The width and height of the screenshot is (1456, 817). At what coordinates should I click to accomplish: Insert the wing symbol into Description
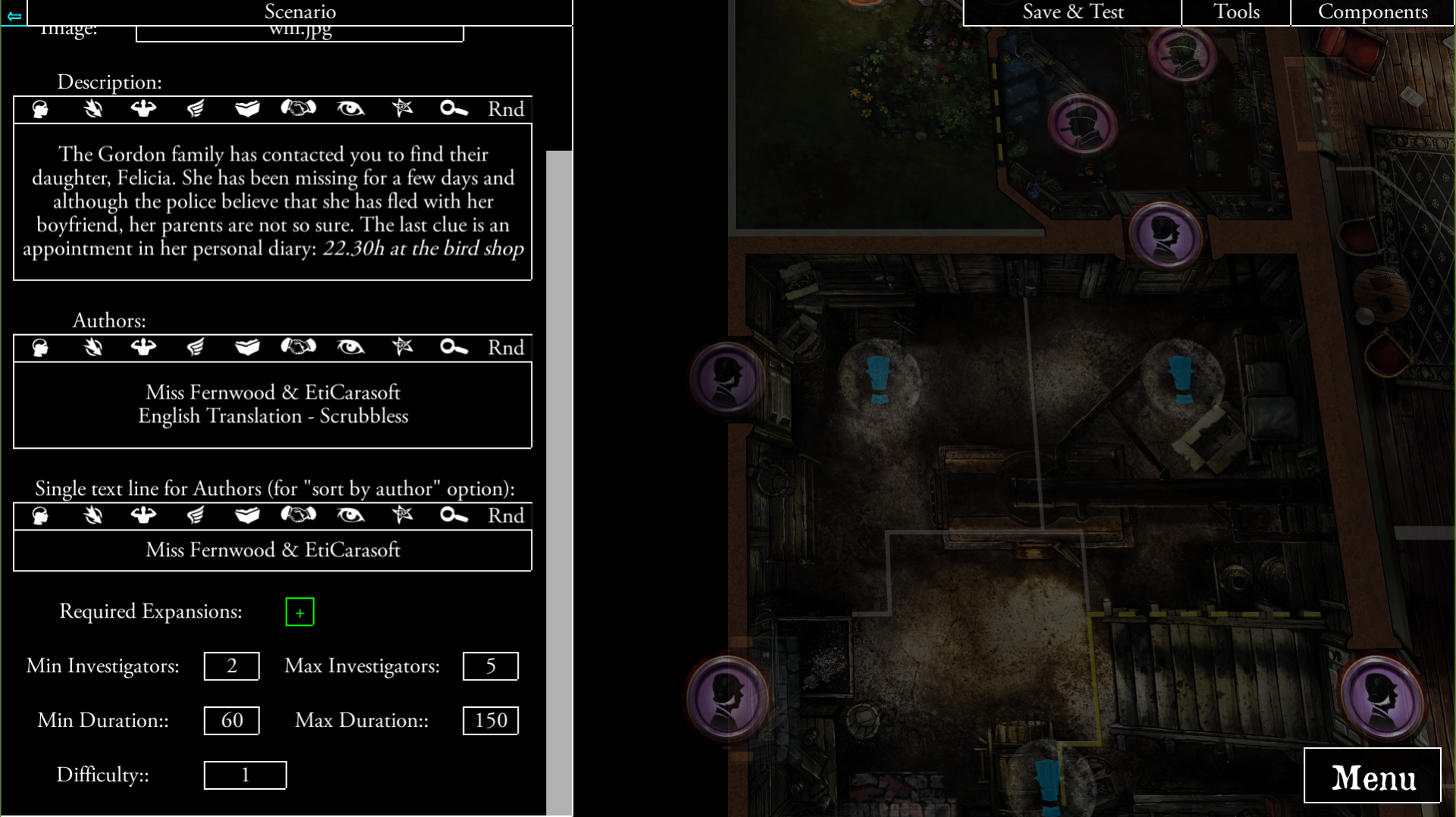point(195,109)
